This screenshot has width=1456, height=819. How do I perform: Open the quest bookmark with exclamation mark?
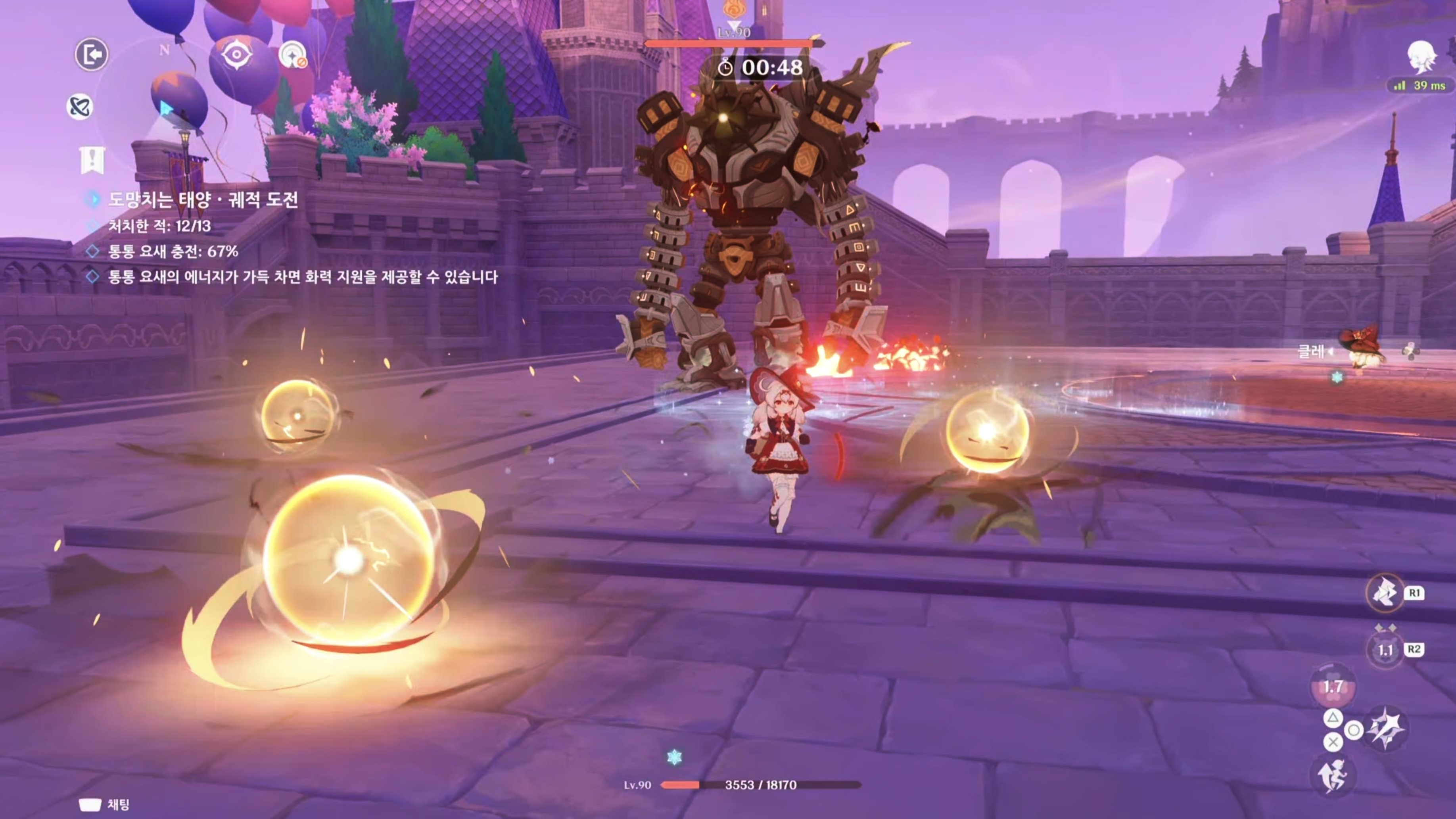pyautogui.click(x=92, y=159)
